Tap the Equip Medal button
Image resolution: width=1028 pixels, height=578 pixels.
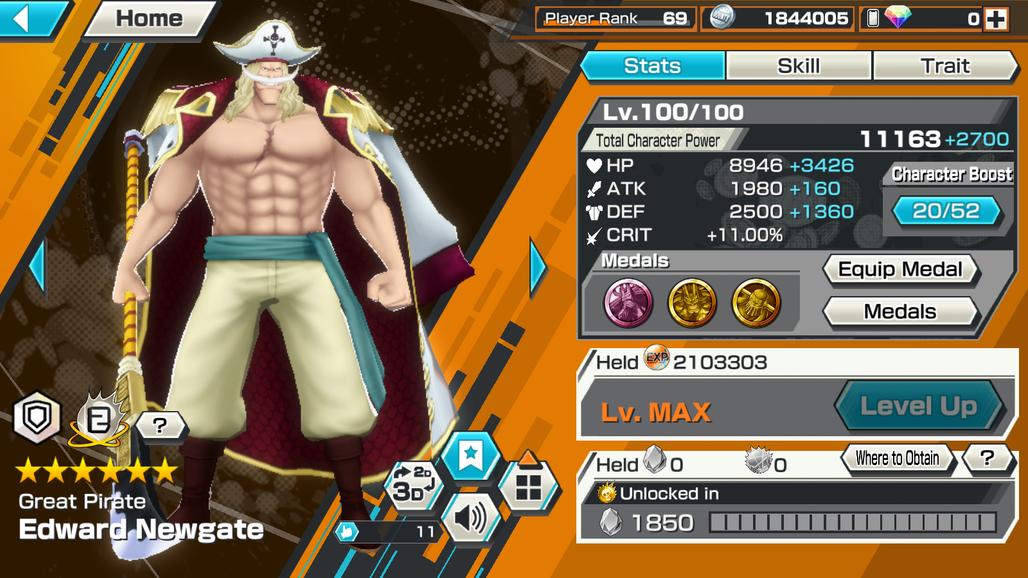point(899,269)
